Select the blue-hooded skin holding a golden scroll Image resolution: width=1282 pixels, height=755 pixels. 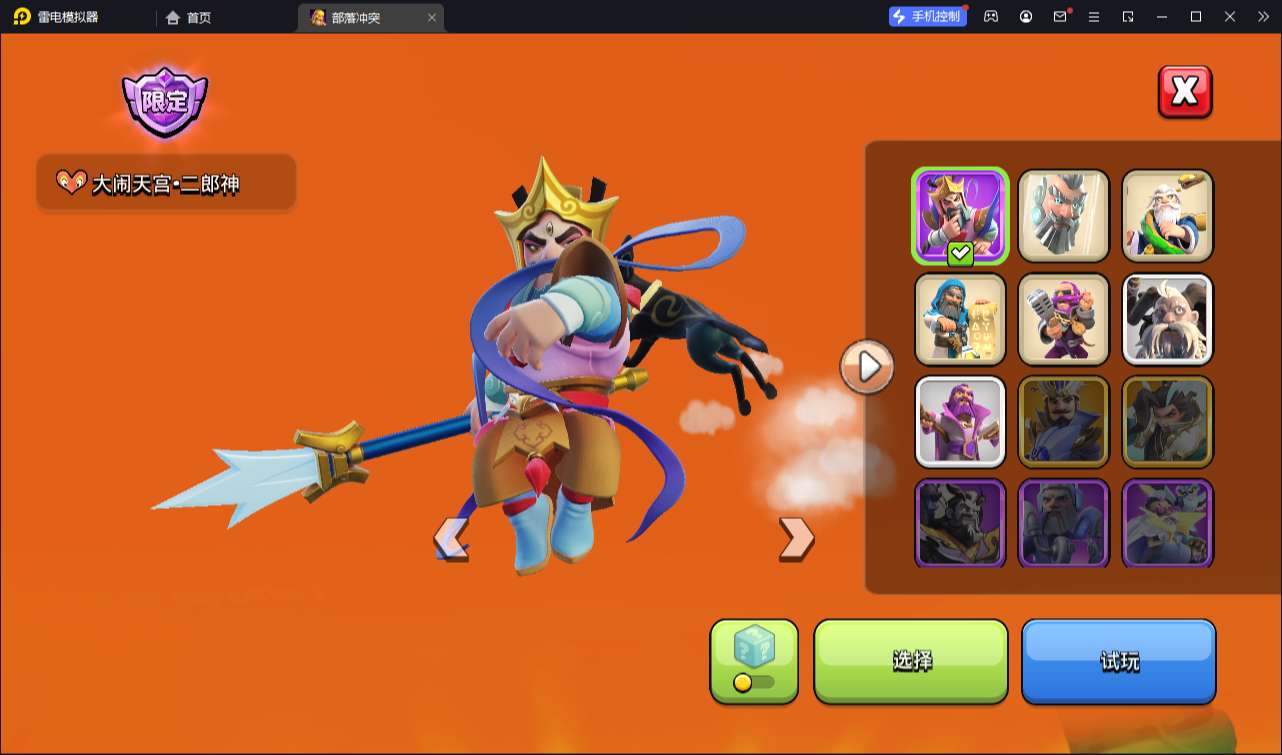tap(960, 319)
